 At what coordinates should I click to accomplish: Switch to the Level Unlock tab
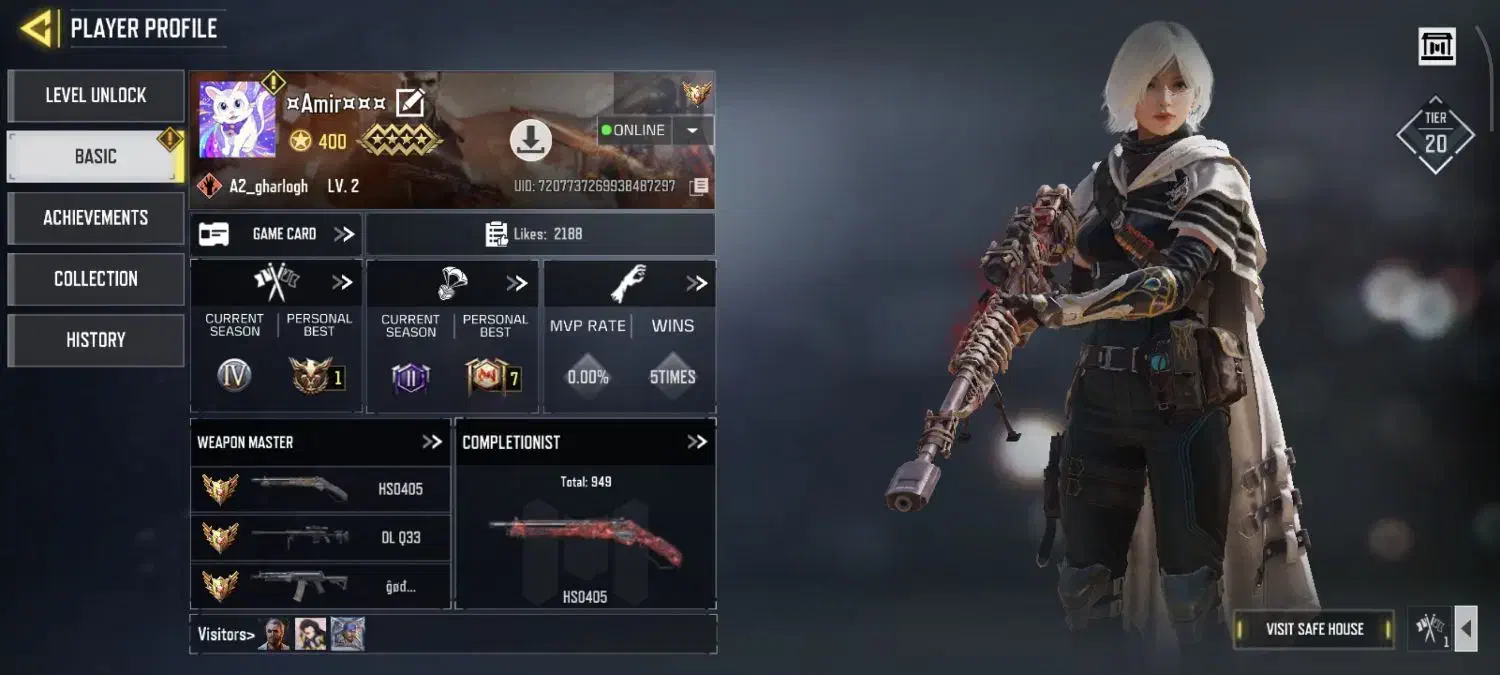[96, 96]
